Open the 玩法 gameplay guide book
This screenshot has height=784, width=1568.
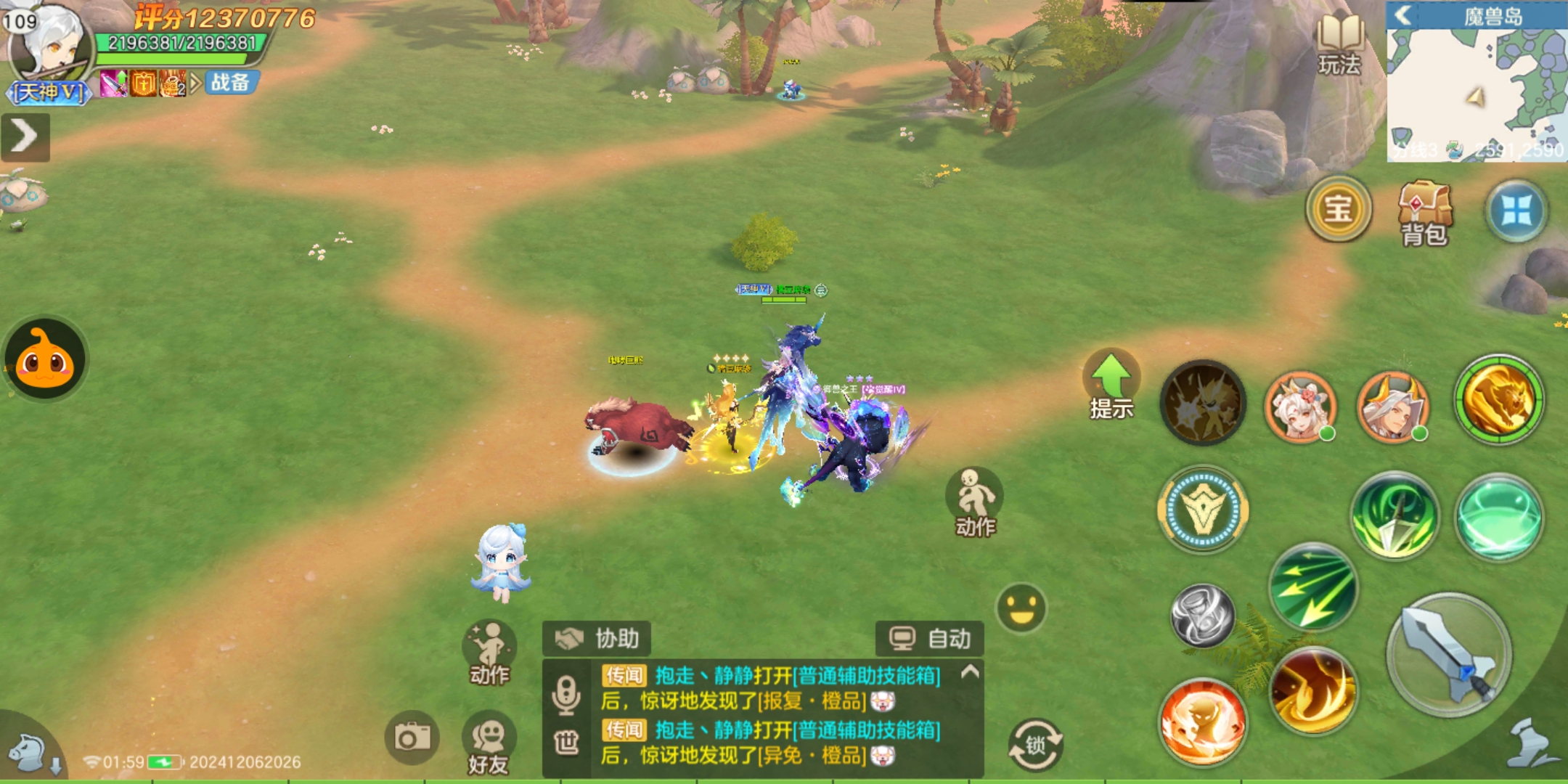pyautogui.click(x=1339, y=44)
